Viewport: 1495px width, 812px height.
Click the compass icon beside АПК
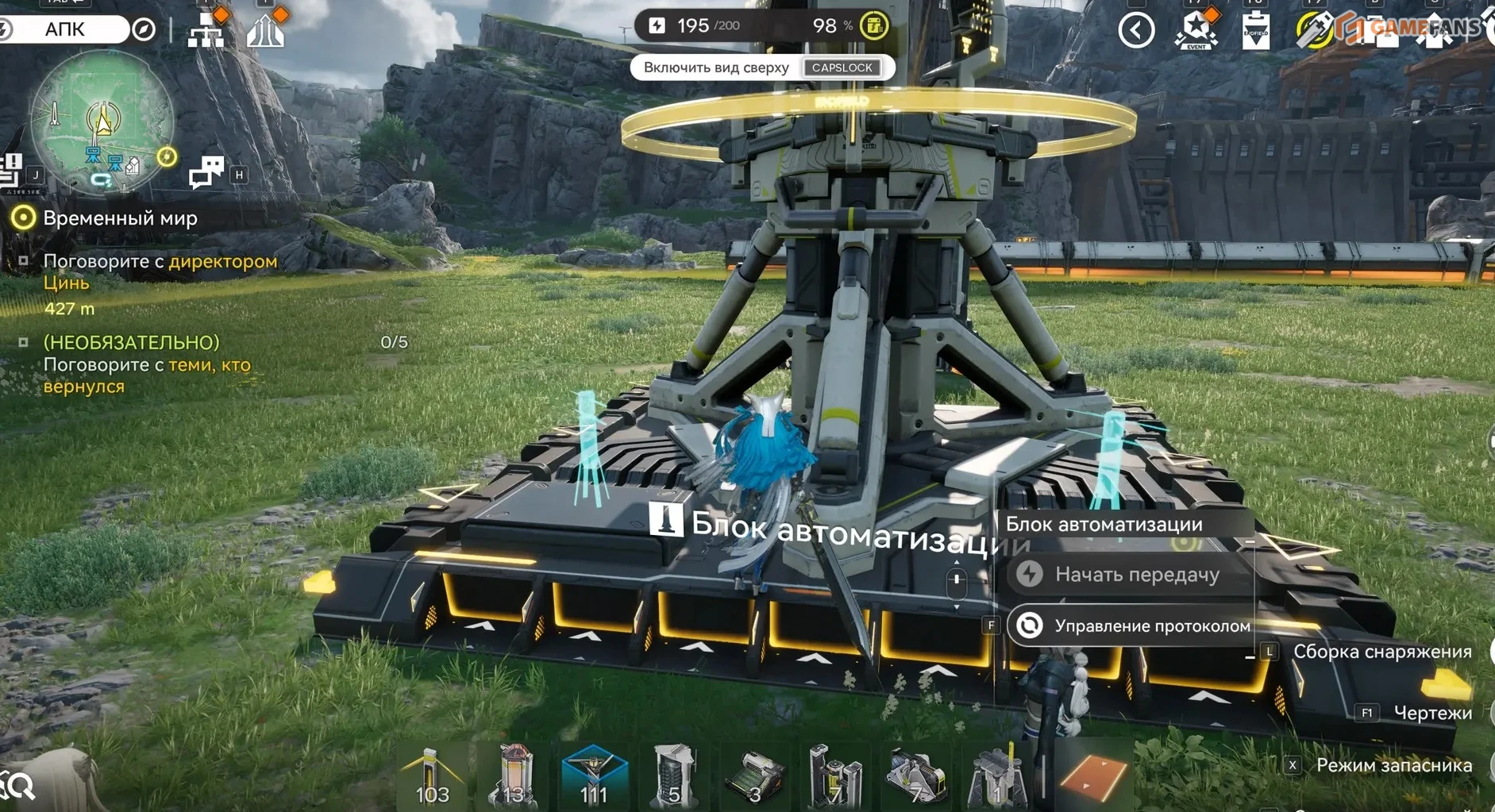click(144, 29)
